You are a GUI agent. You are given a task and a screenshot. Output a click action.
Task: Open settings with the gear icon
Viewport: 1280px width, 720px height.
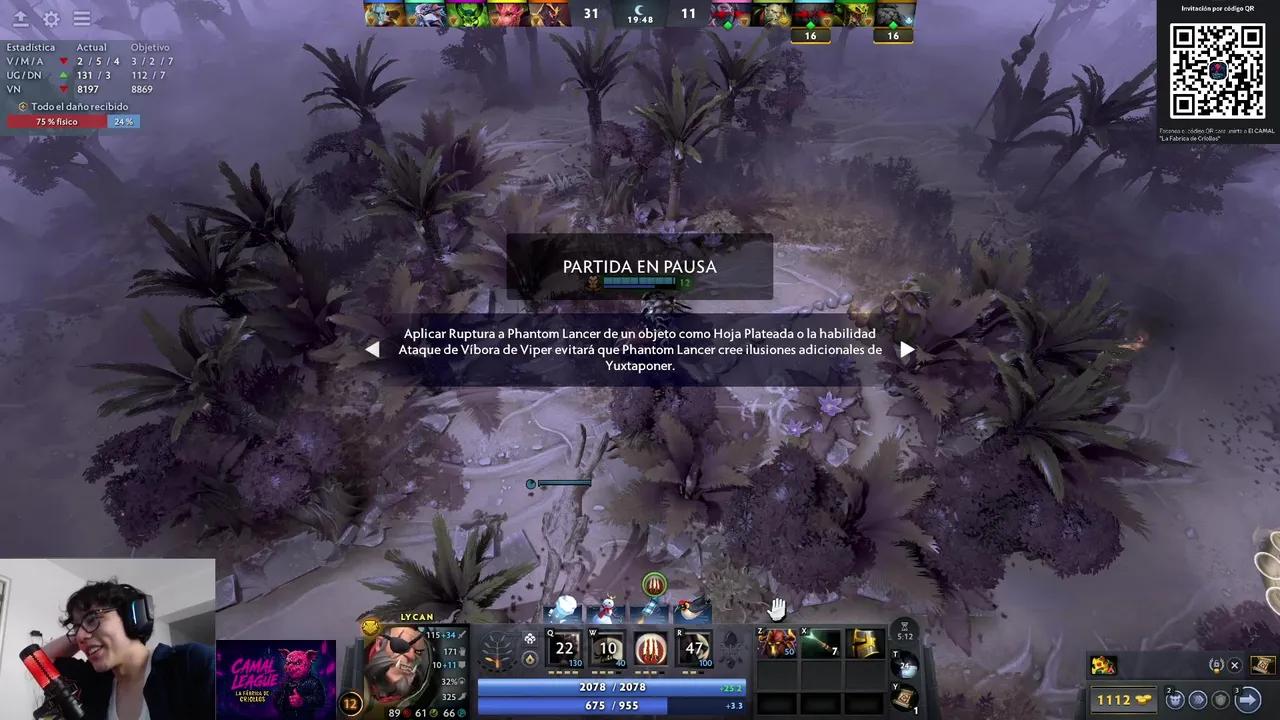click(x=50, y=18)
